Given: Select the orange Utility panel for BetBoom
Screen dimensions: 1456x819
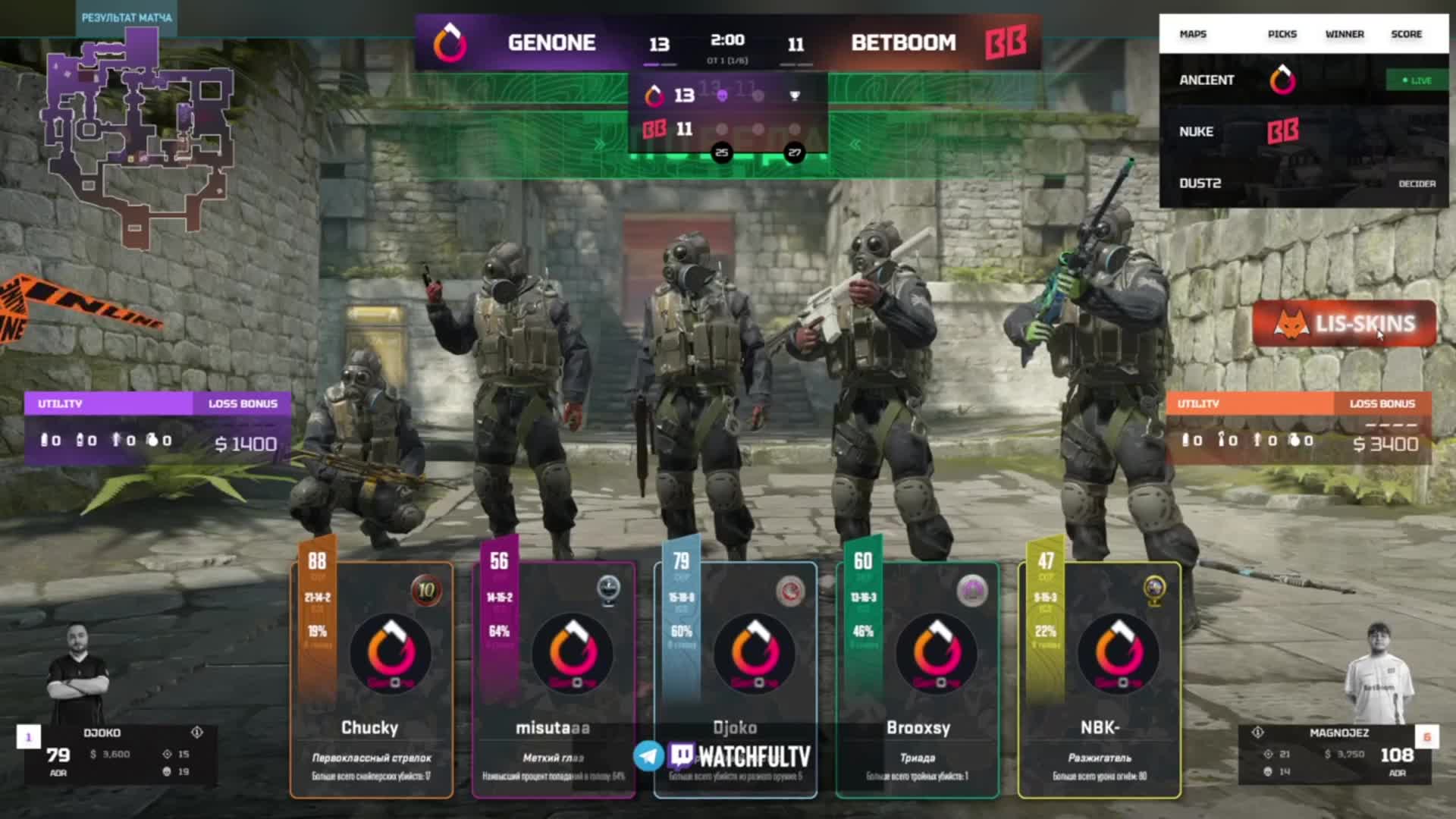Looking at the screenshot, I should pyautogui.click(x=1298, y=428).
